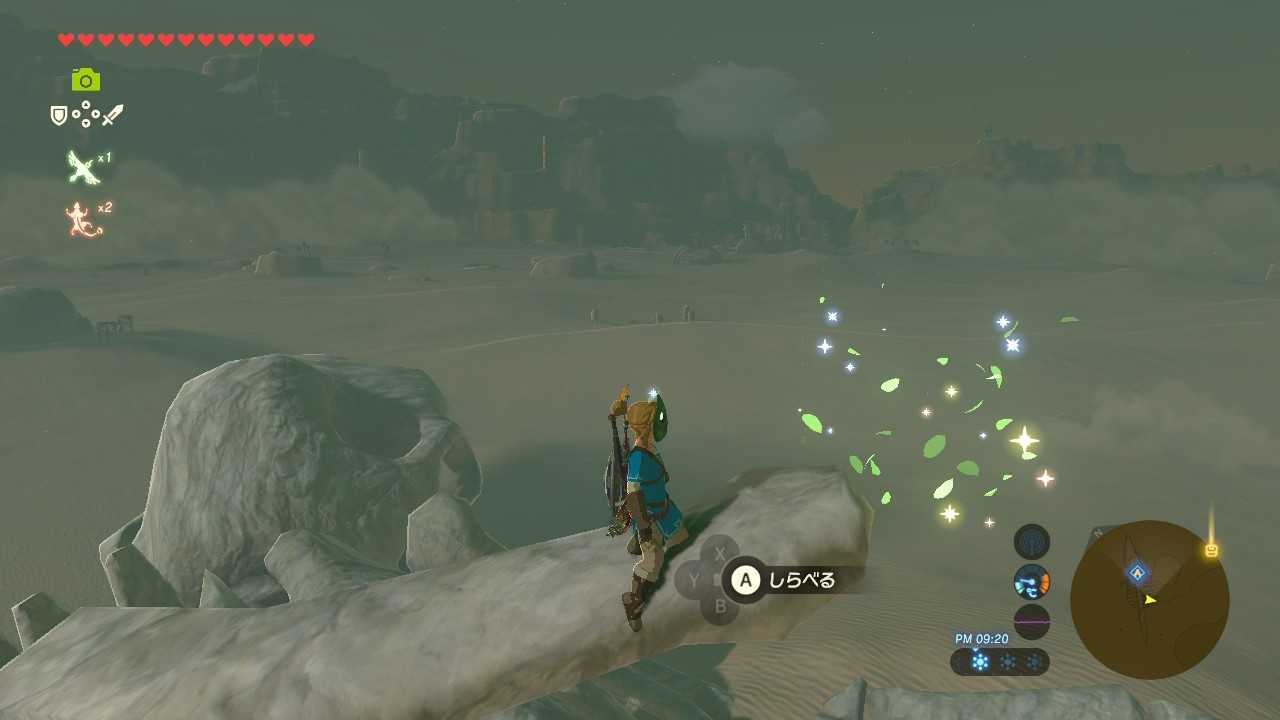Select the Y button prompt on the action wheel

click(x=692, y=578)
